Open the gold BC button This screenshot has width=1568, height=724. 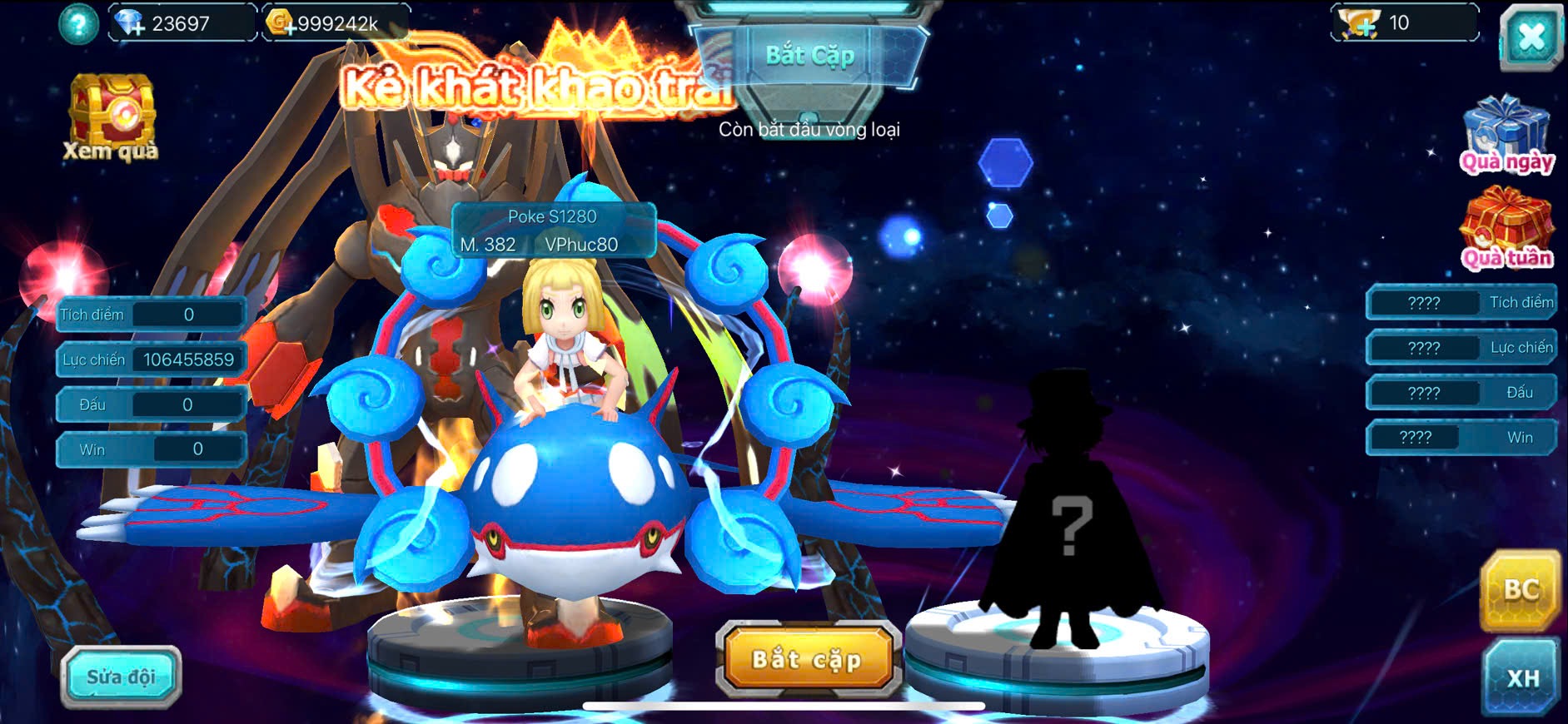tap(1521, 590)
